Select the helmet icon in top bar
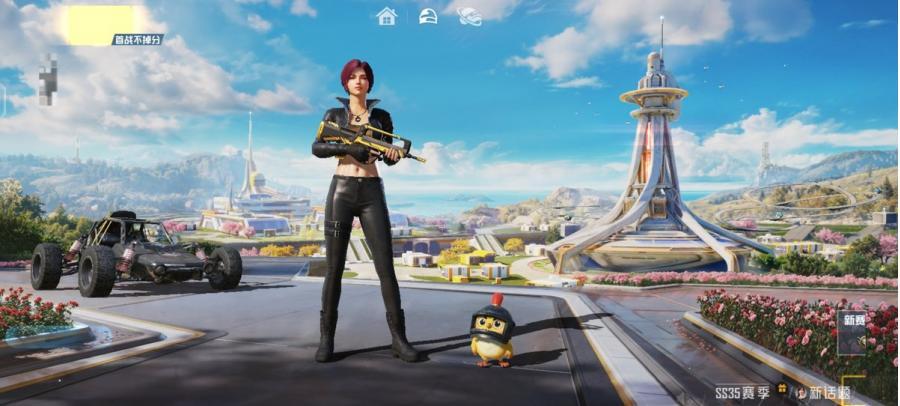The width and height of the screenshot is (900, 406). 428,16
